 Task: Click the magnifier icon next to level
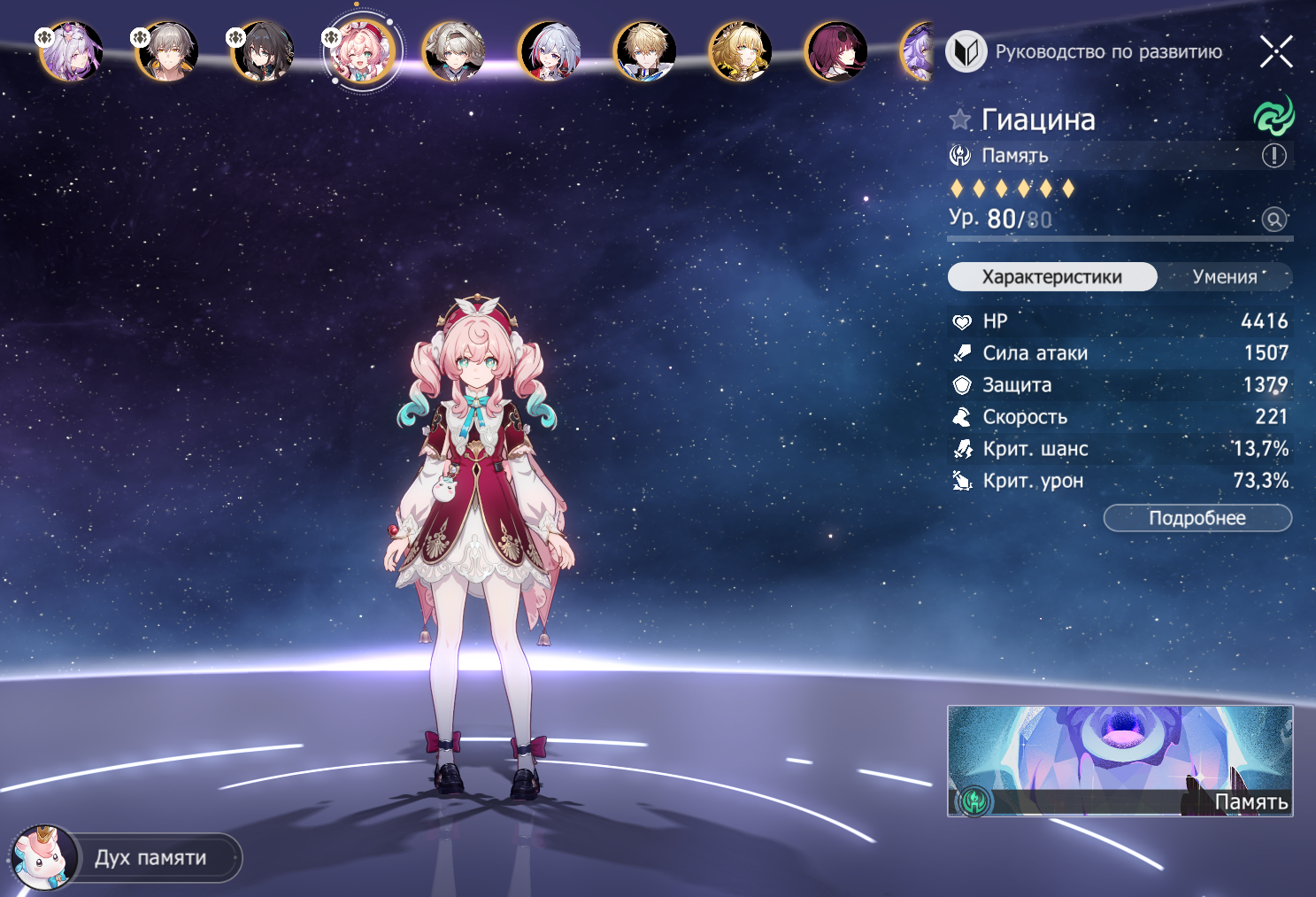pos(1274,219)
